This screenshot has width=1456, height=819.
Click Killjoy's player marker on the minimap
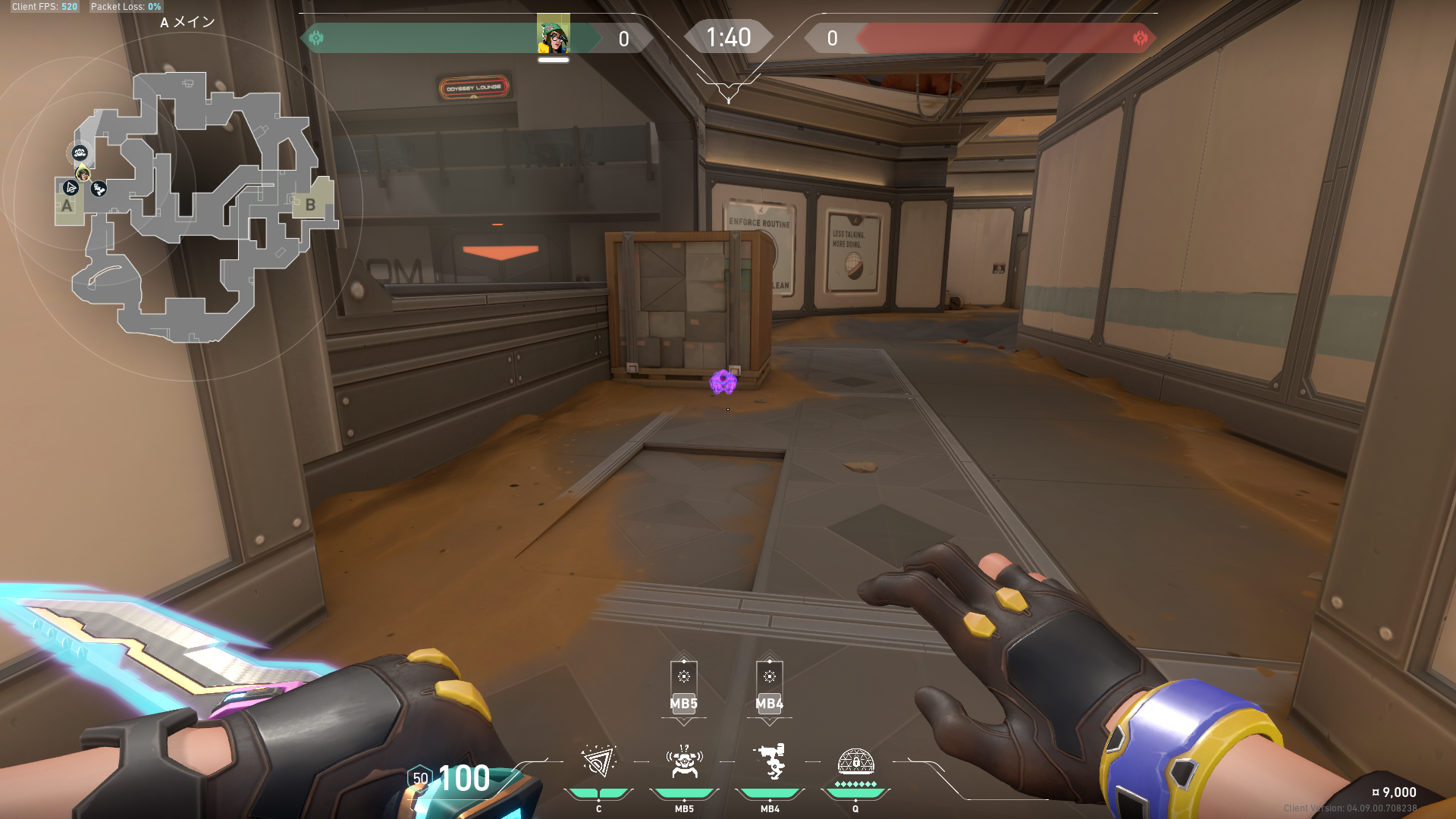coord(83,174)
